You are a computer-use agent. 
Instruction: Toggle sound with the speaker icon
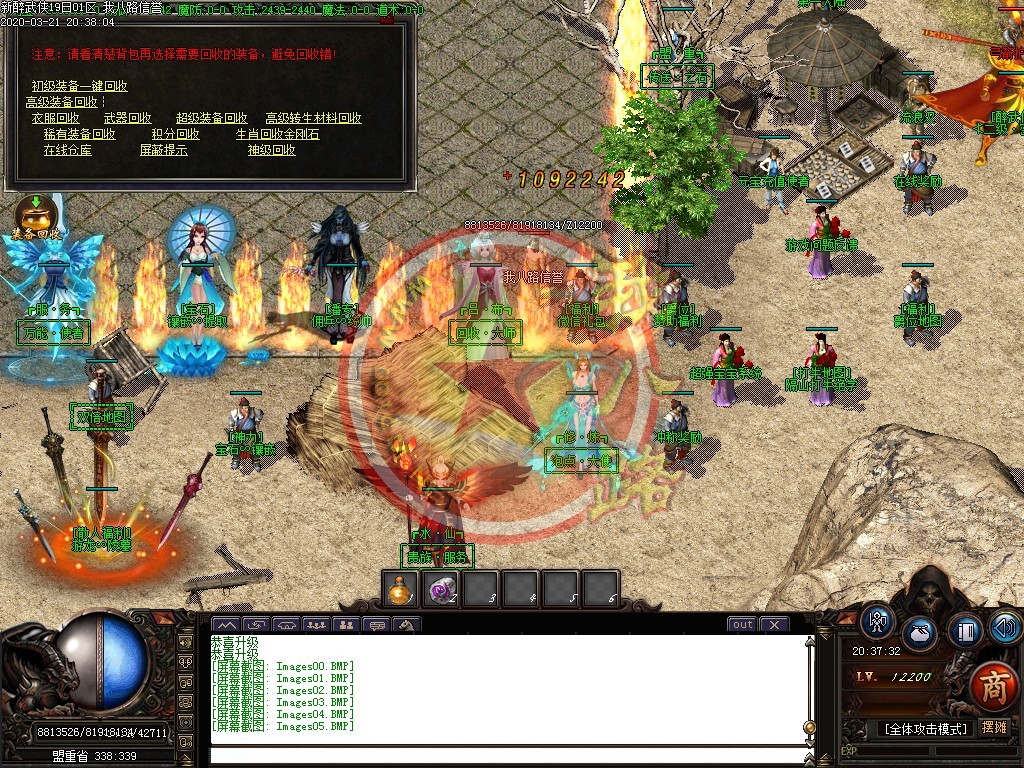click(1003, 627)
